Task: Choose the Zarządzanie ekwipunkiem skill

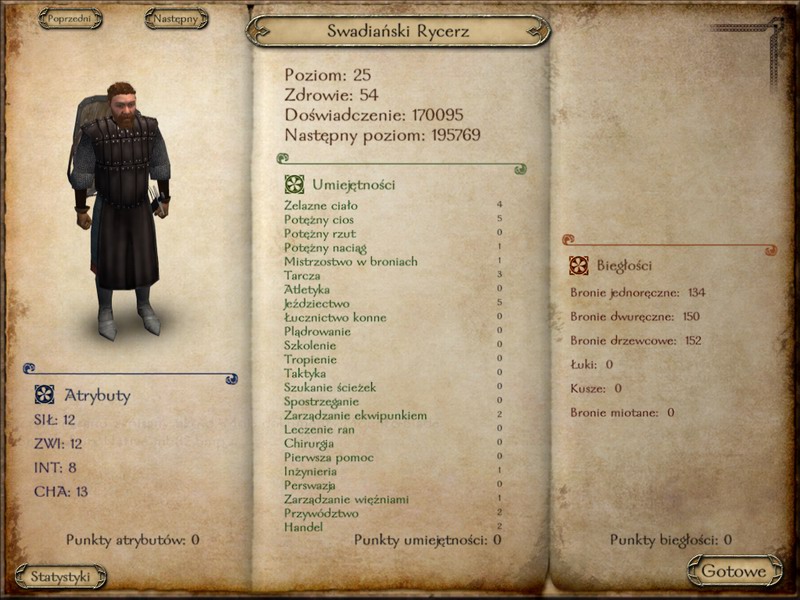Action: 355,415
